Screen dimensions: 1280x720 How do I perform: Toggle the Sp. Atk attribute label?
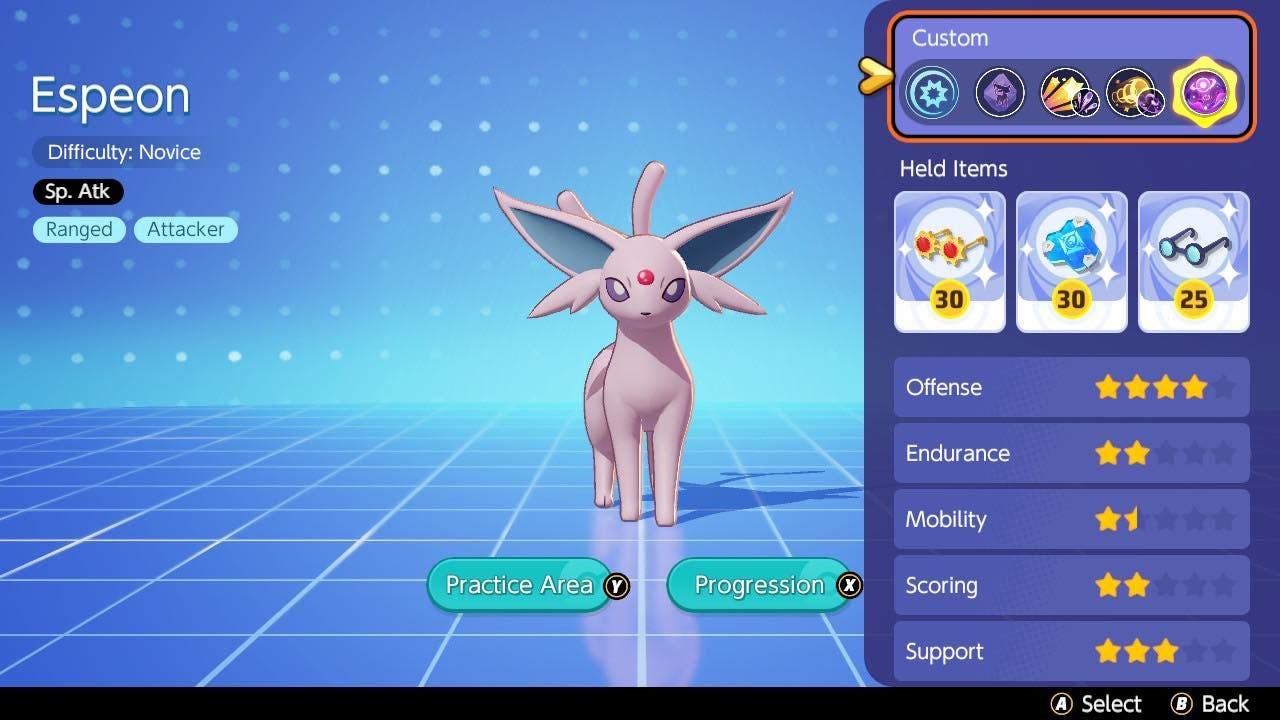coord(78,191)
